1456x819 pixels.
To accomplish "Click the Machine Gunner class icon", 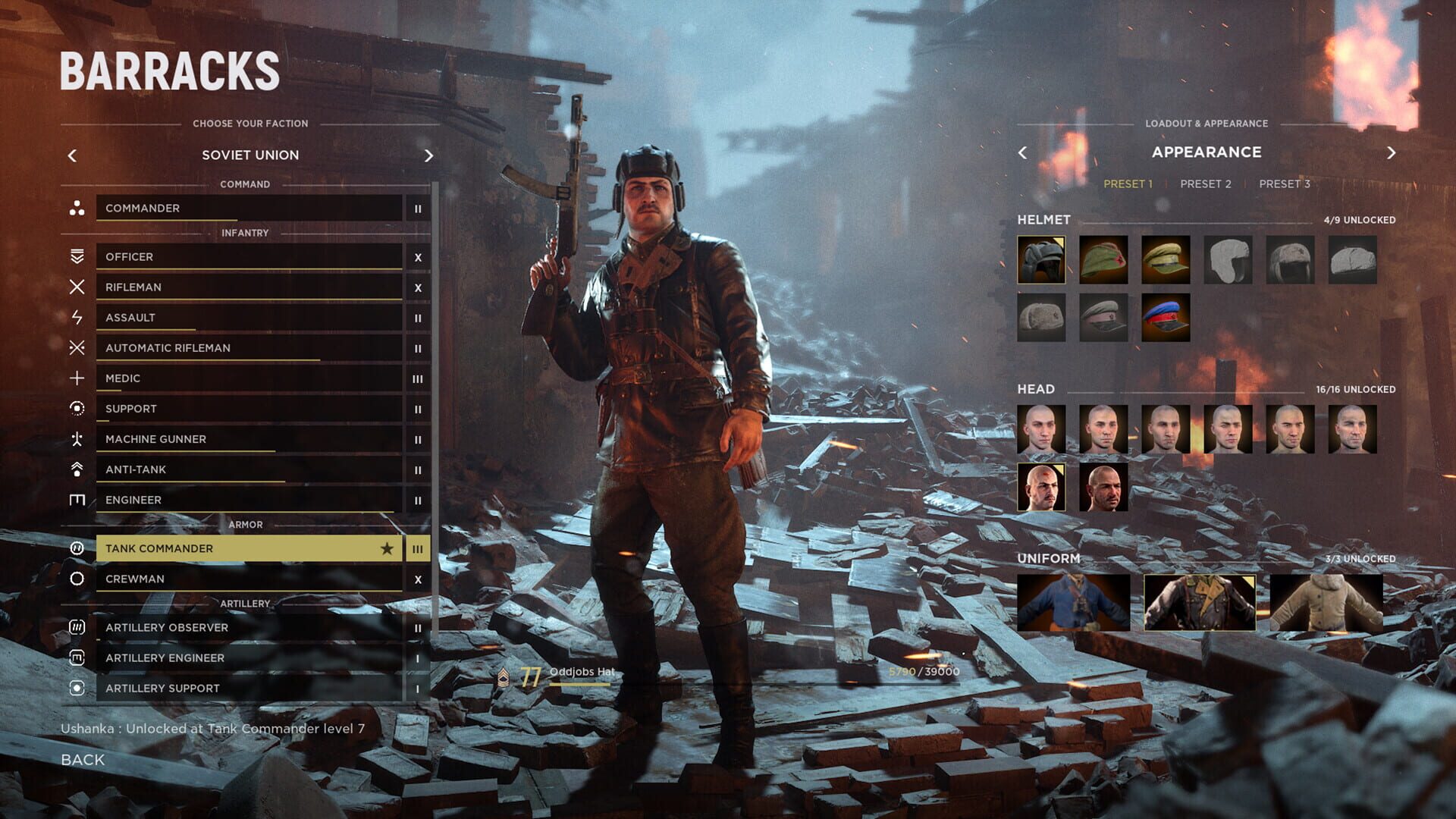I will tap(76, 438).
